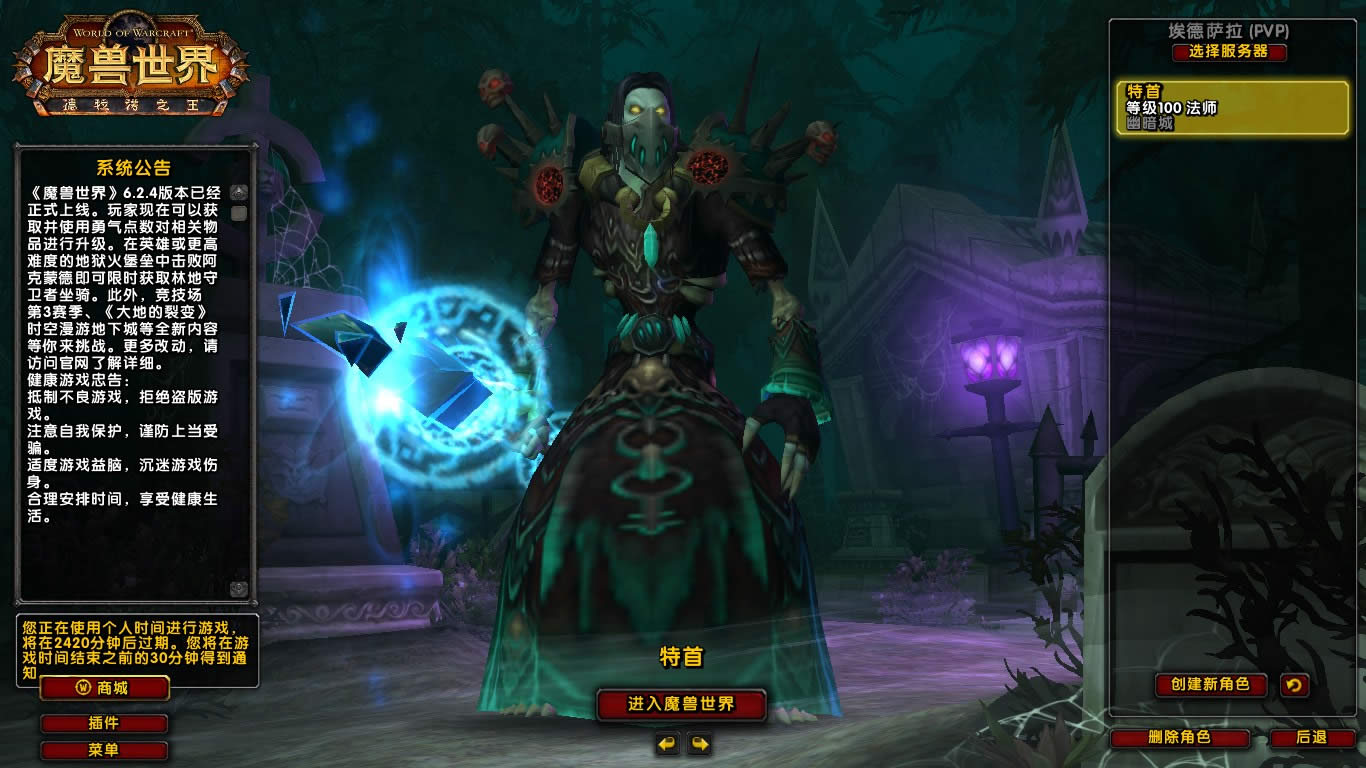
Task: Click the undo arrow button beside 创建新角色
Action: 1294,685
